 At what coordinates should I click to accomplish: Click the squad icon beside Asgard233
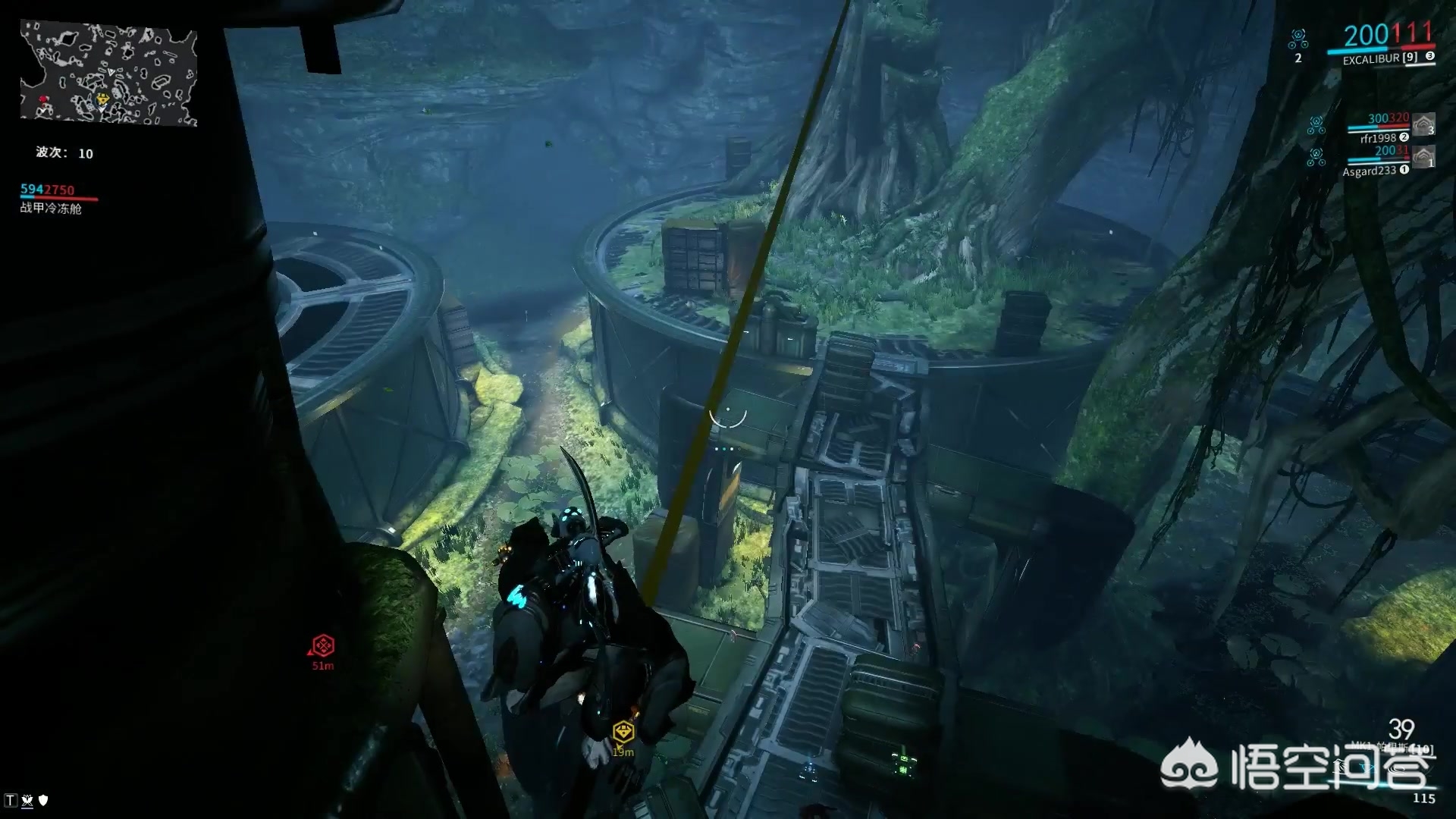pos(1316,157)
